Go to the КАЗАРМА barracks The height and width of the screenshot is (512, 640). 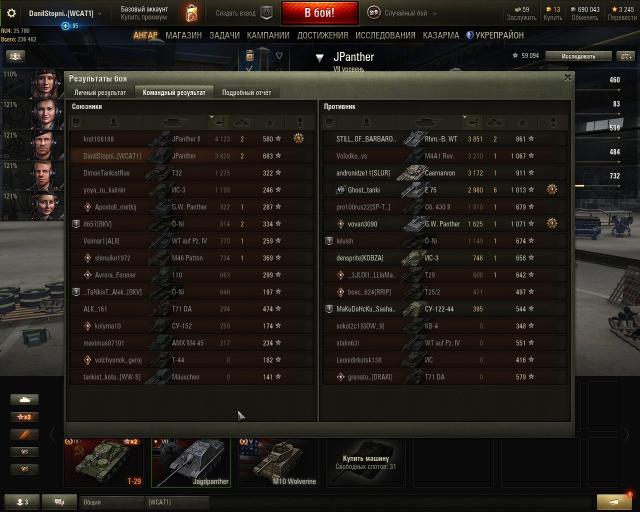click(441, 35)
